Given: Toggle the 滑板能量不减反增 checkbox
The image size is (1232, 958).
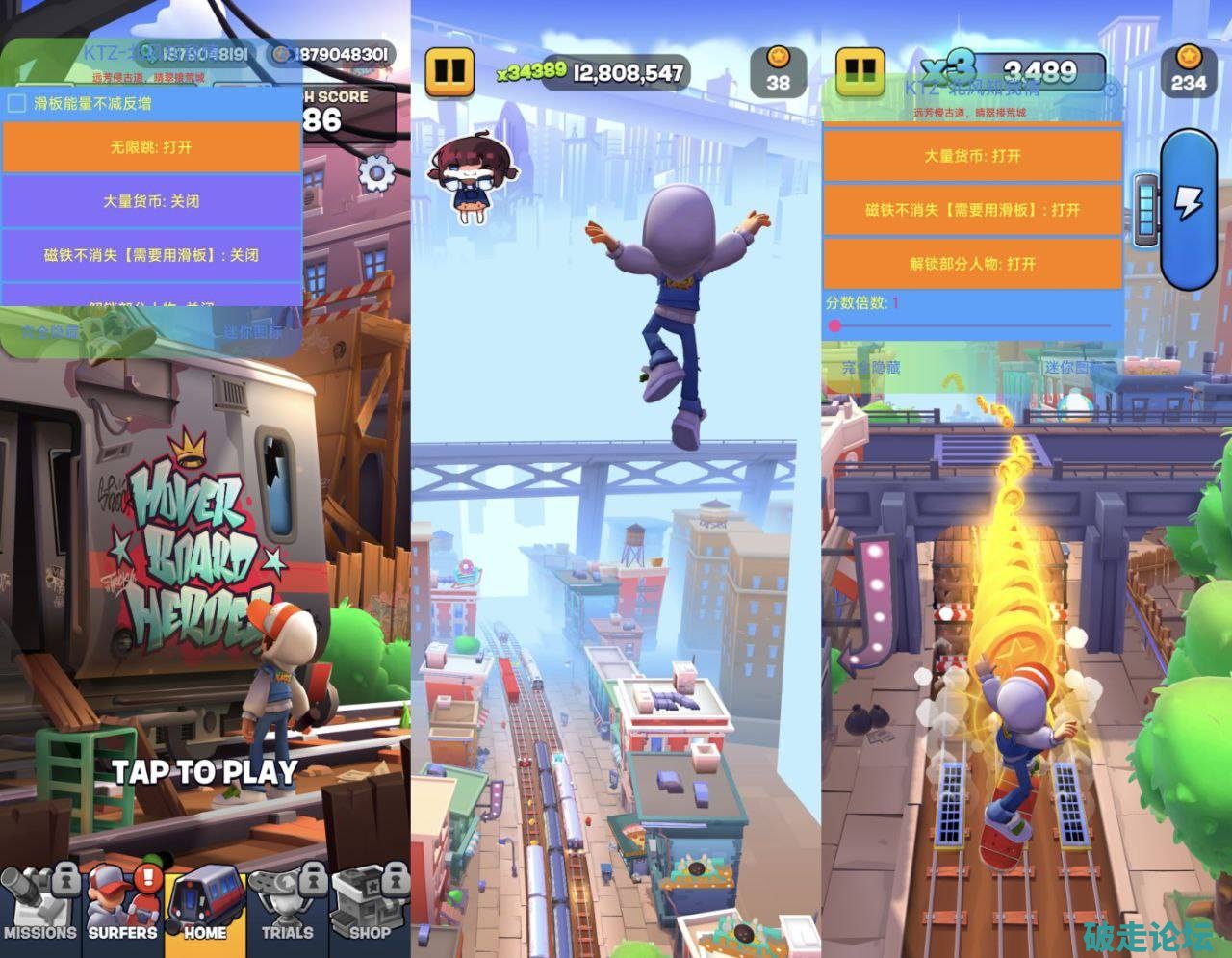Looking at the screenshot, I should coord(16,103).
